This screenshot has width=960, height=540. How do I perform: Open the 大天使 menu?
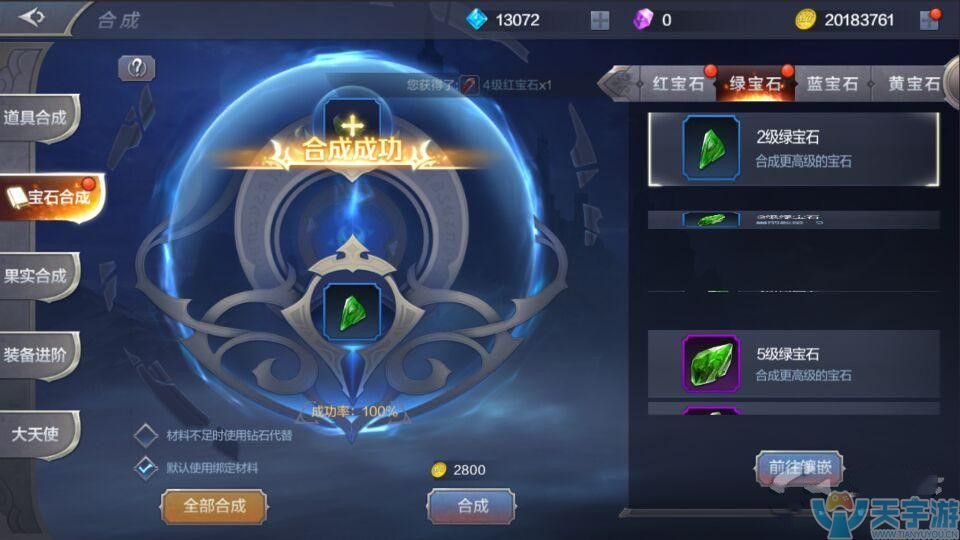coord(35,434)
